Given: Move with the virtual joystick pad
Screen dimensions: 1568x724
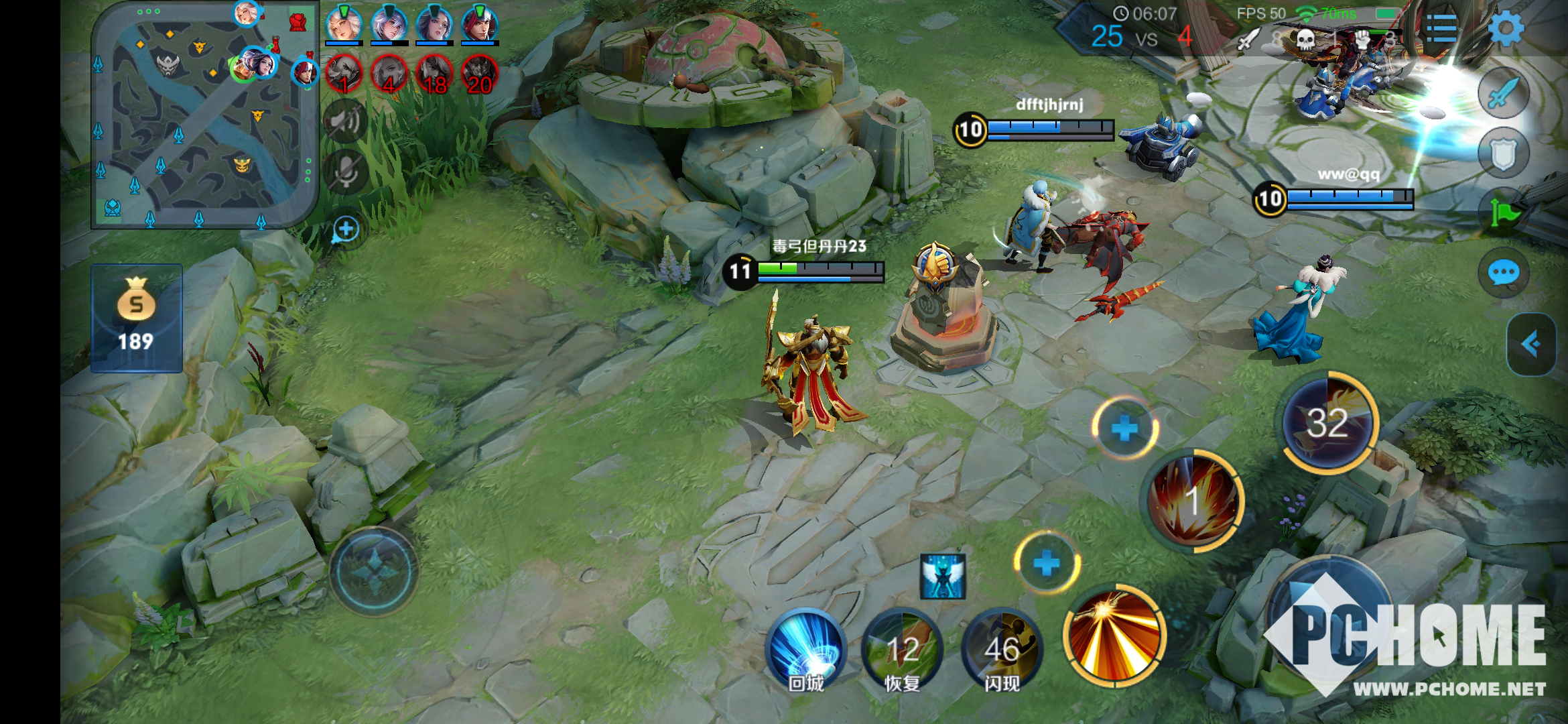Looking at the screenshot, I should [373, 571].
